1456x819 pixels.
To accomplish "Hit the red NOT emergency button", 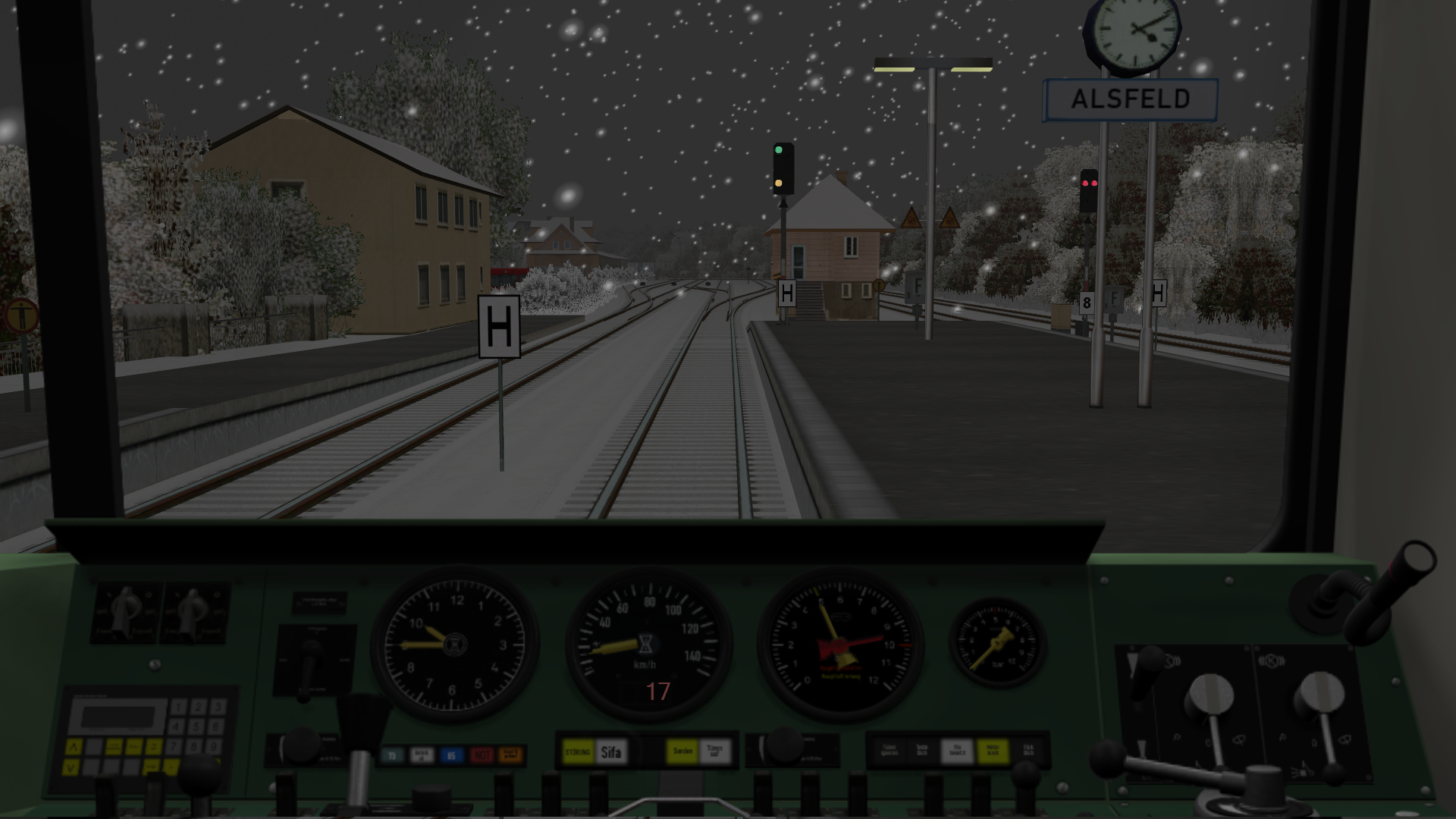I will pyautogui.click(x=482, y=755).
